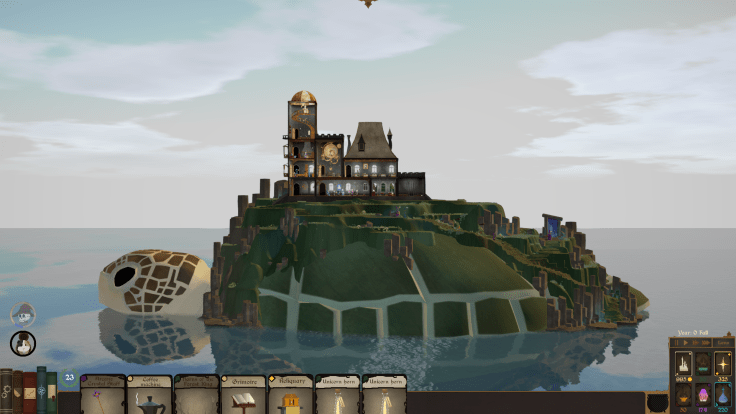Choose the Grimoire card
The height and width of the screenshot is (414, 736).
tap(244, 395)
